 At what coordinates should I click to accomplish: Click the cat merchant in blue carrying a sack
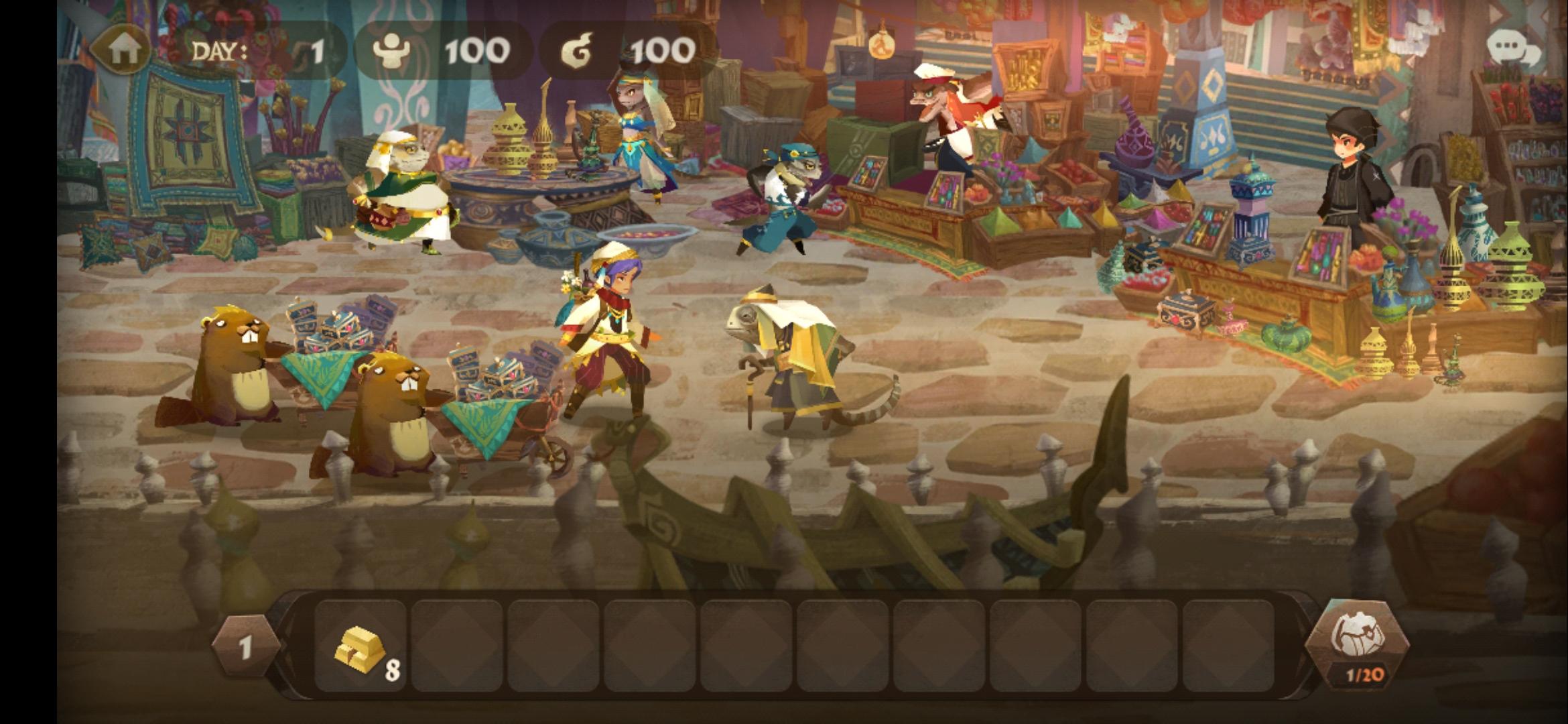[781, 194]
